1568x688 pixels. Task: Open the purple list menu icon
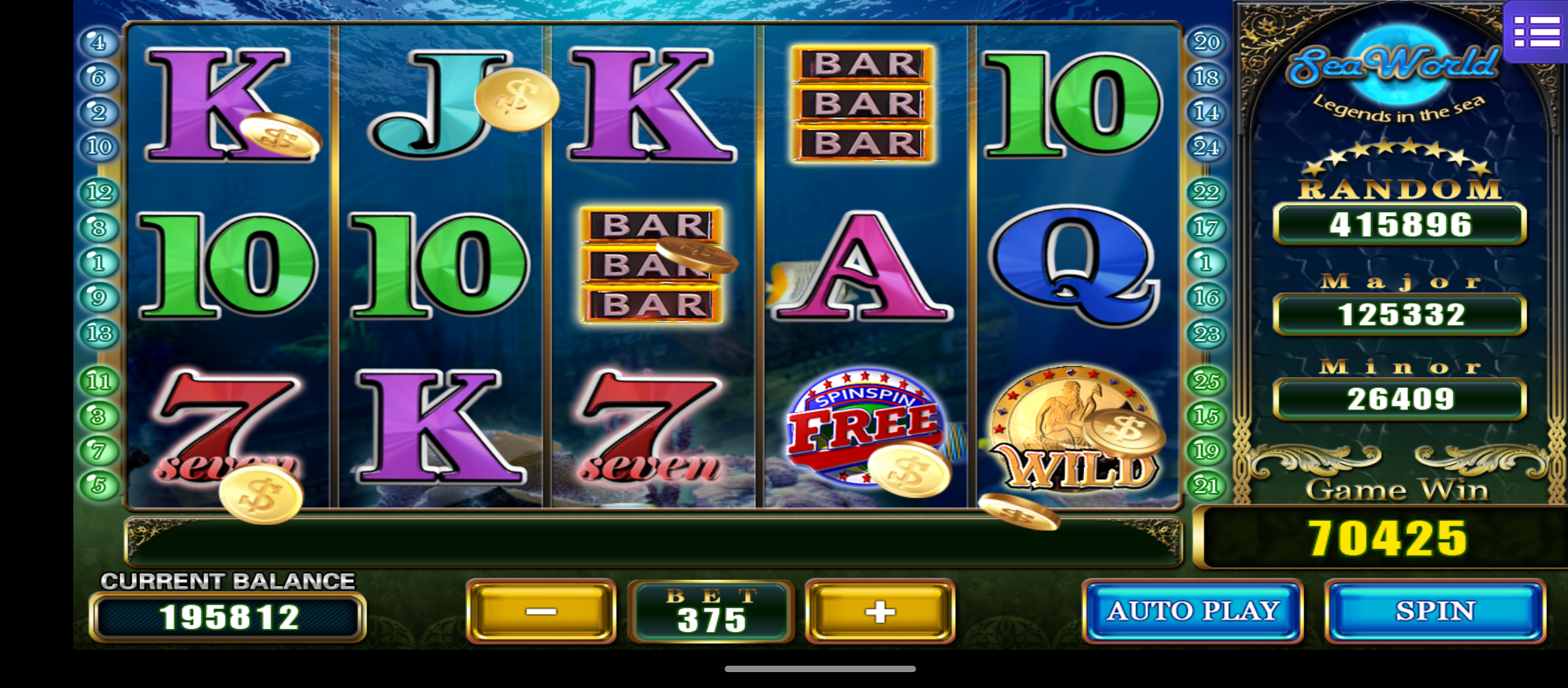click(1535, 32)
